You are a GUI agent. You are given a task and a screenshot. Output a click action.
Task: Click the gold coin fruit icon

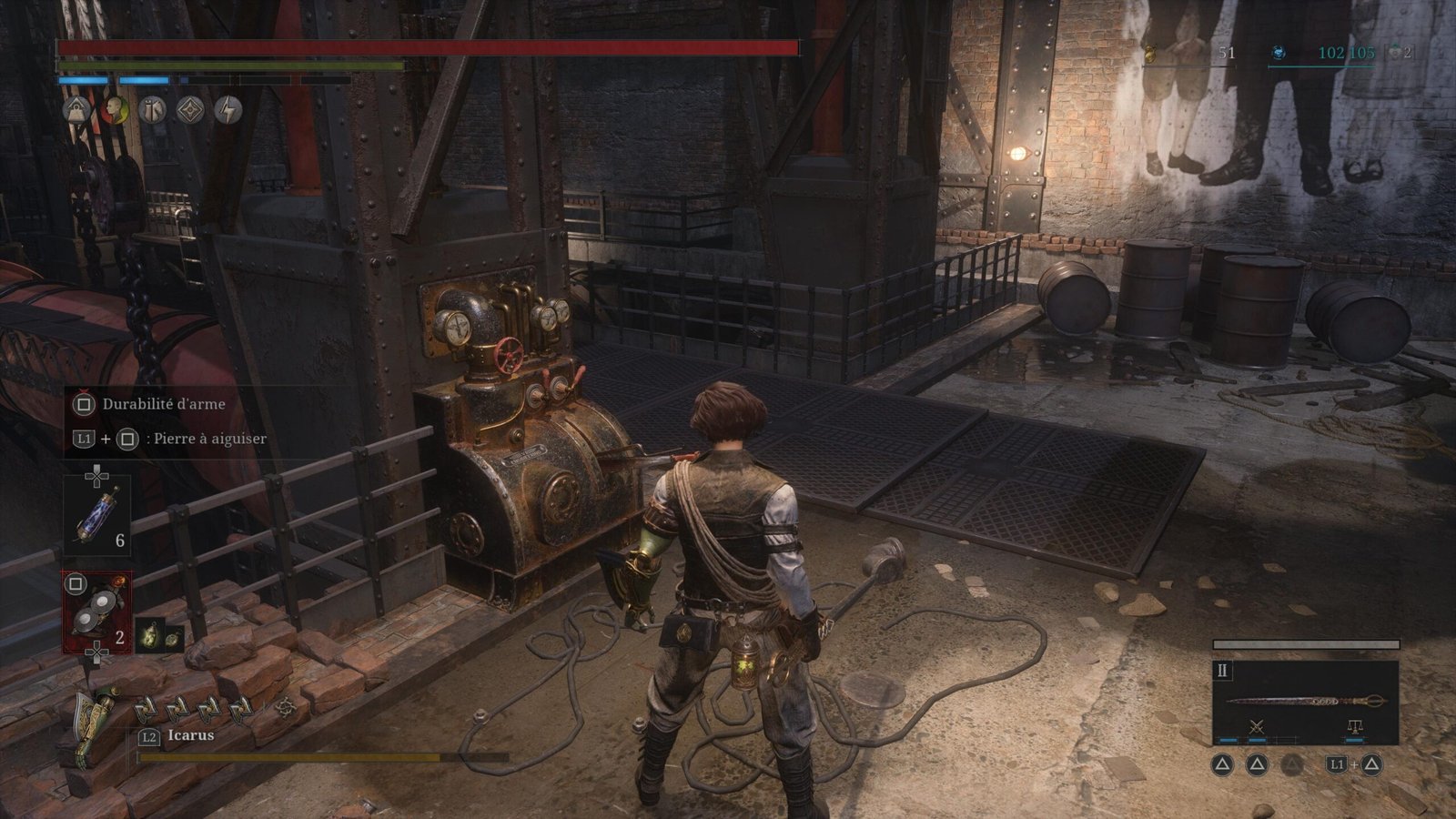[1150, 53]
